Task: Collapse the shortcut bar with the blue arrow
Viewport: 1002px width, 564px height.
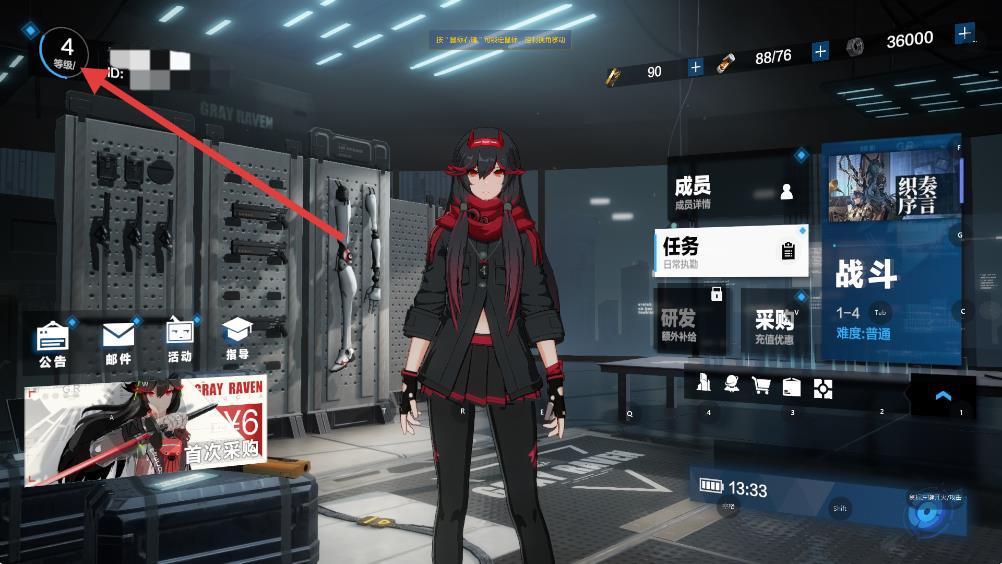Action: (942, 396)
